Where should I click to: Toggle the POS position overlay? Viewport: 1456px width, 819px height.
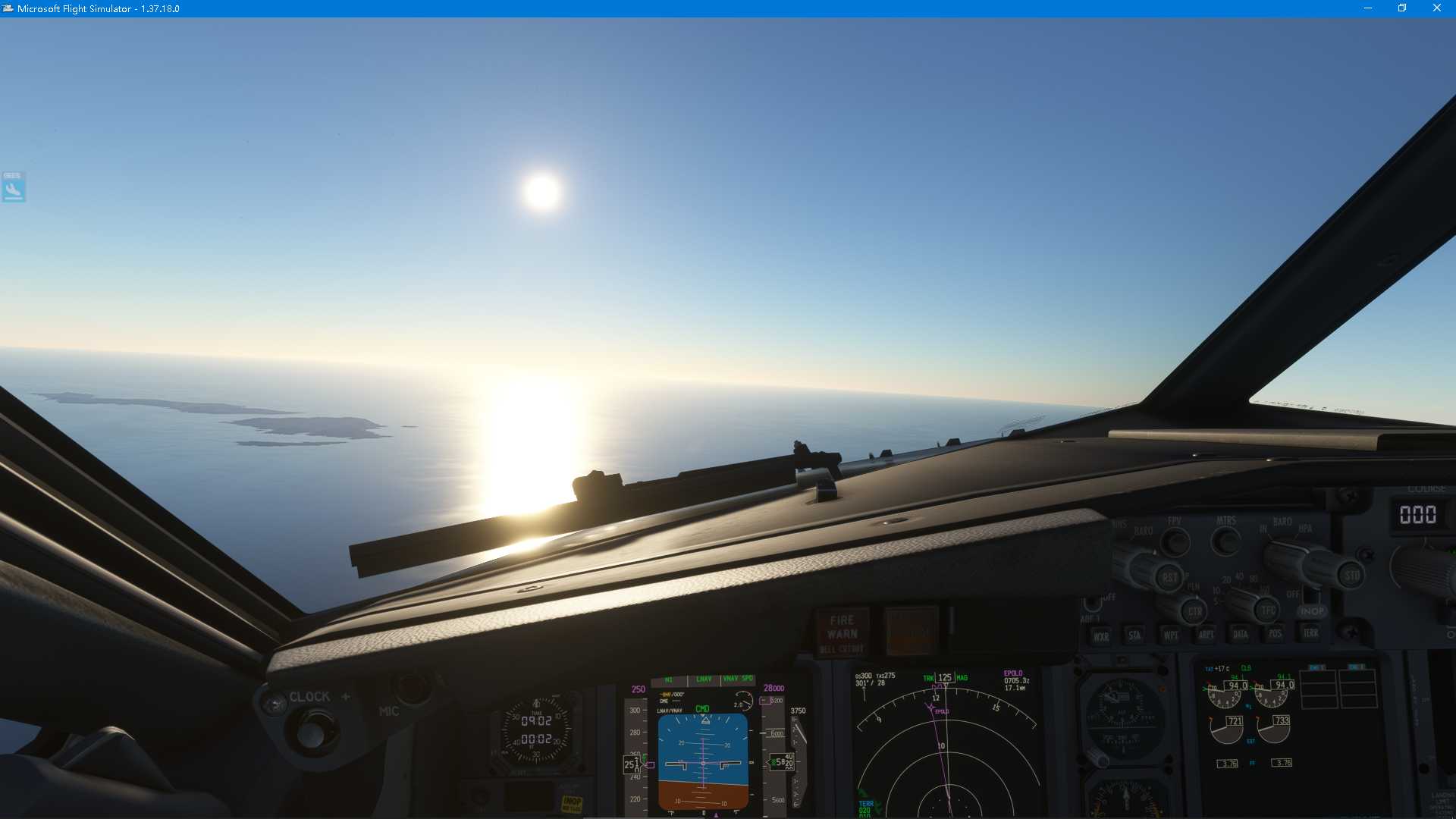click(1276, 634)
